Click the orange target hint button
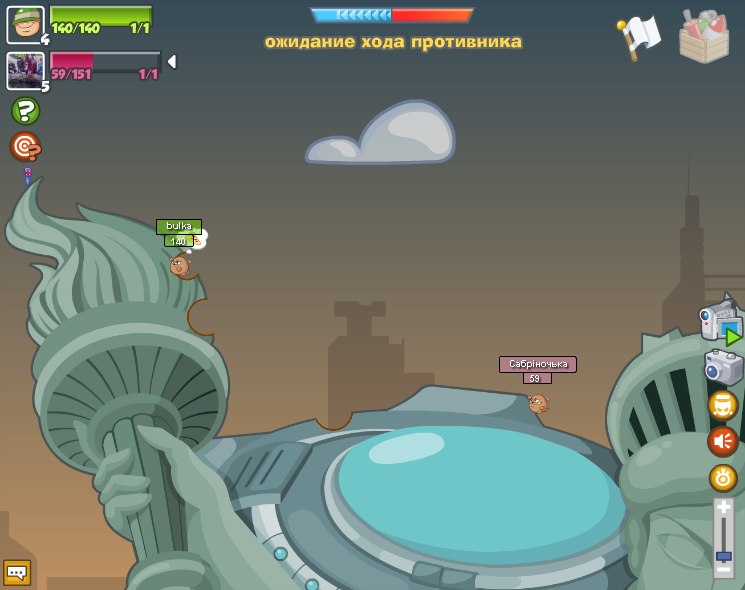This screenshot has width=745, height=590. point(25,147)
